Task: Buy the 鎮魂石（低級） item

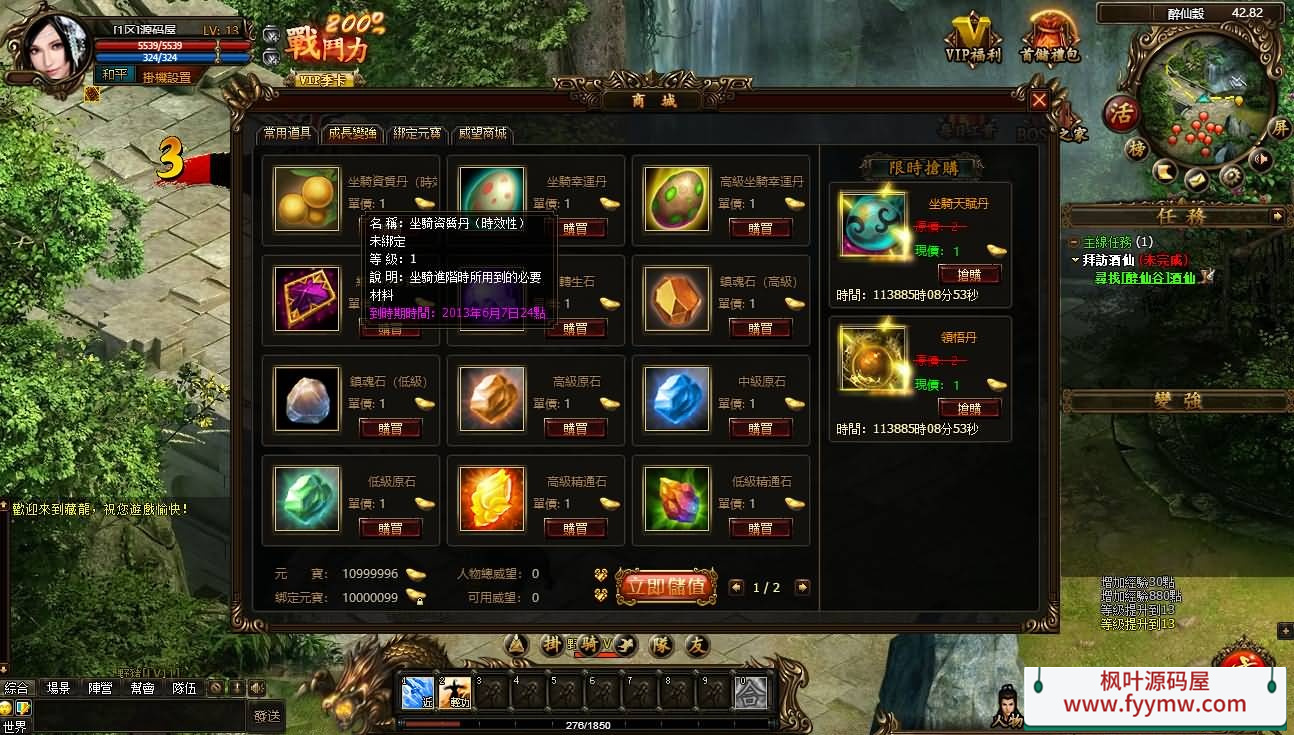Action: [x=390, y=428]
